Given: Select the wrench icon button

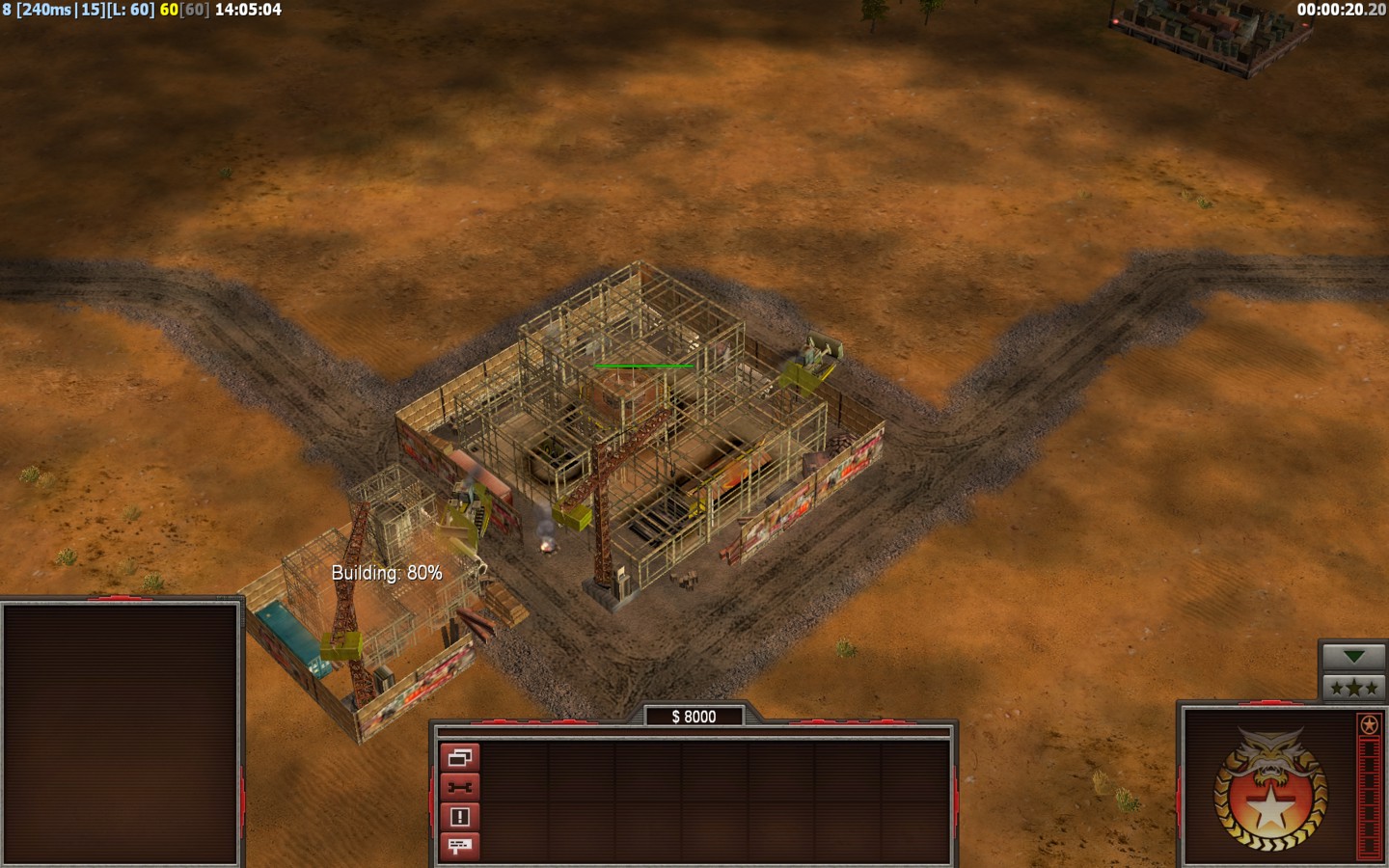Looking at the screenshot, I should [459, 787].
